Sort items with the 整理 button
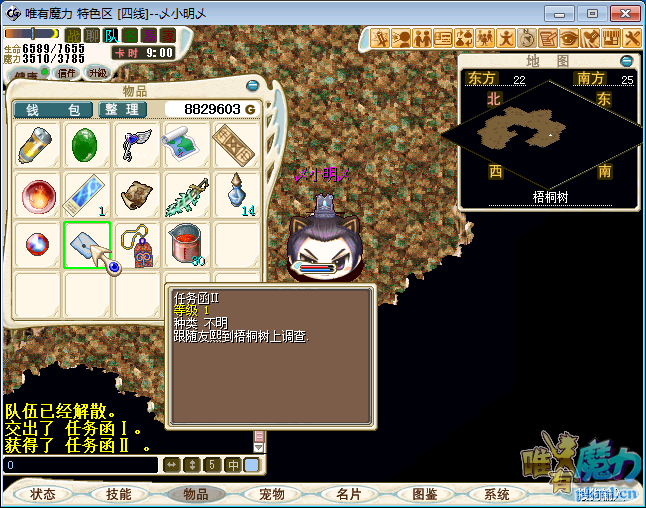The width and height of the screenshot is (646, 508). [121, 109]
